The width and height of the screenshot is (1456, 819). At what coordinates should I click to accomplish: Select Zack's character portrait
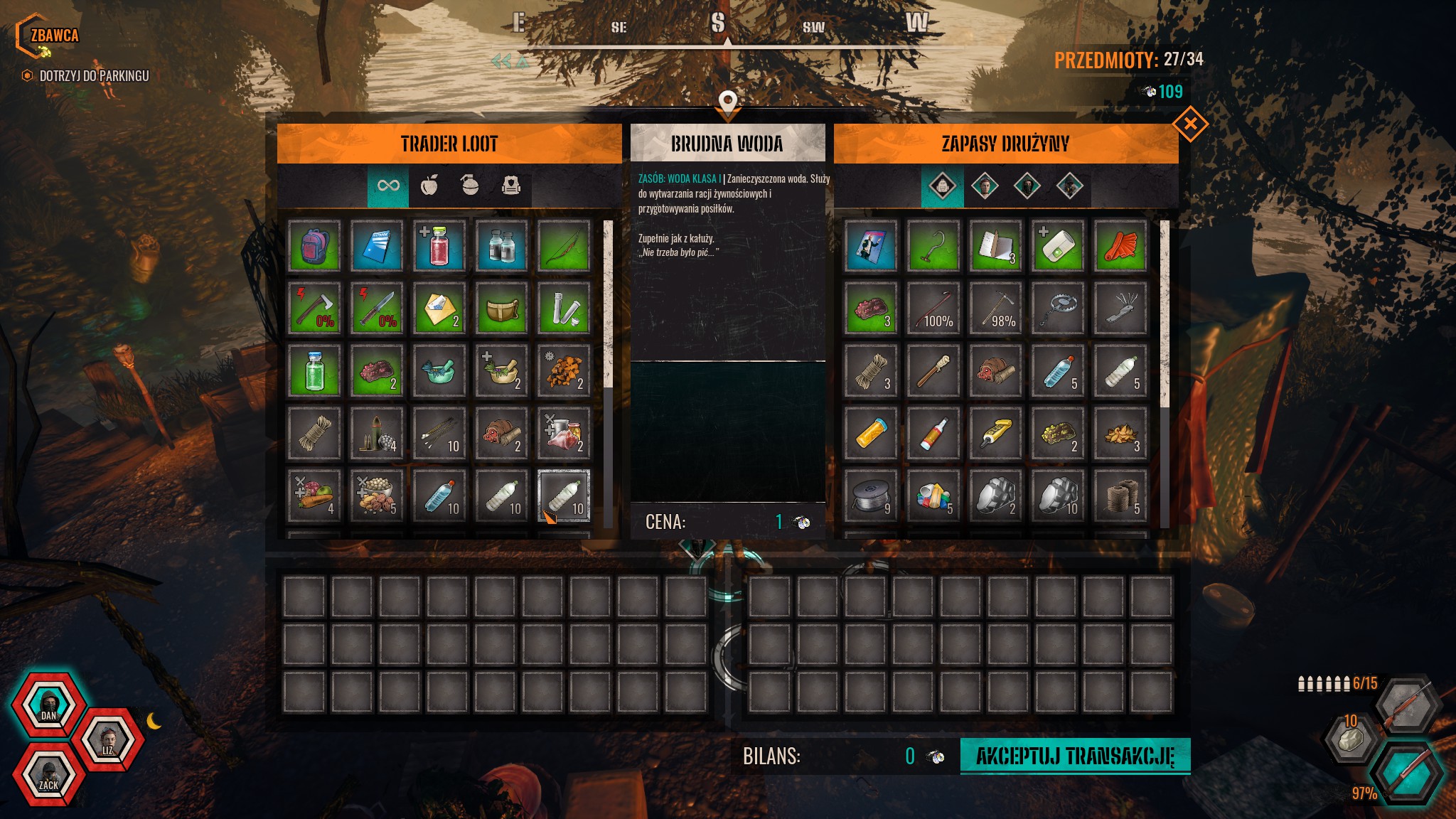[x=48, y=774]
